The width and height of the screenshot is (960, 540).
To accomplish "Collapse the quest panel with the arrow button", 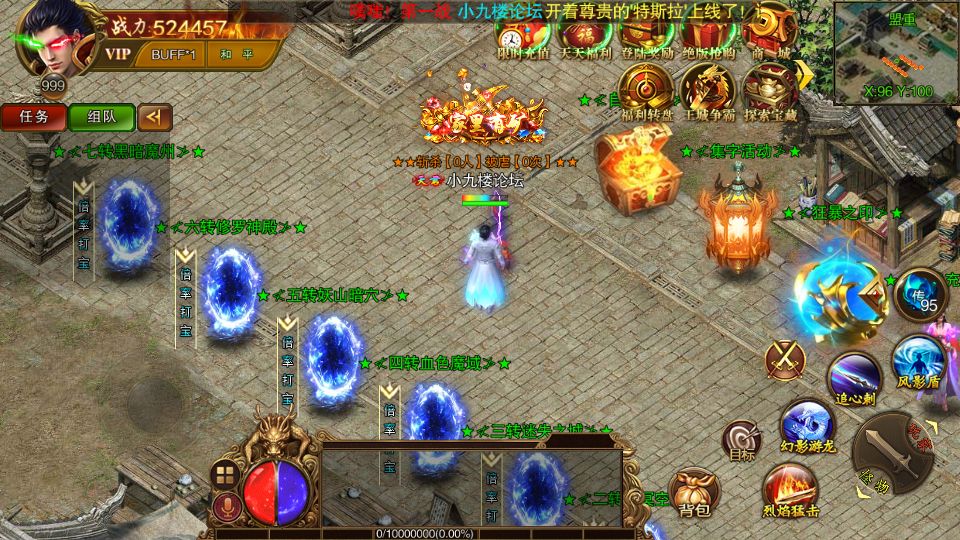I will click(x=154, y=117).
